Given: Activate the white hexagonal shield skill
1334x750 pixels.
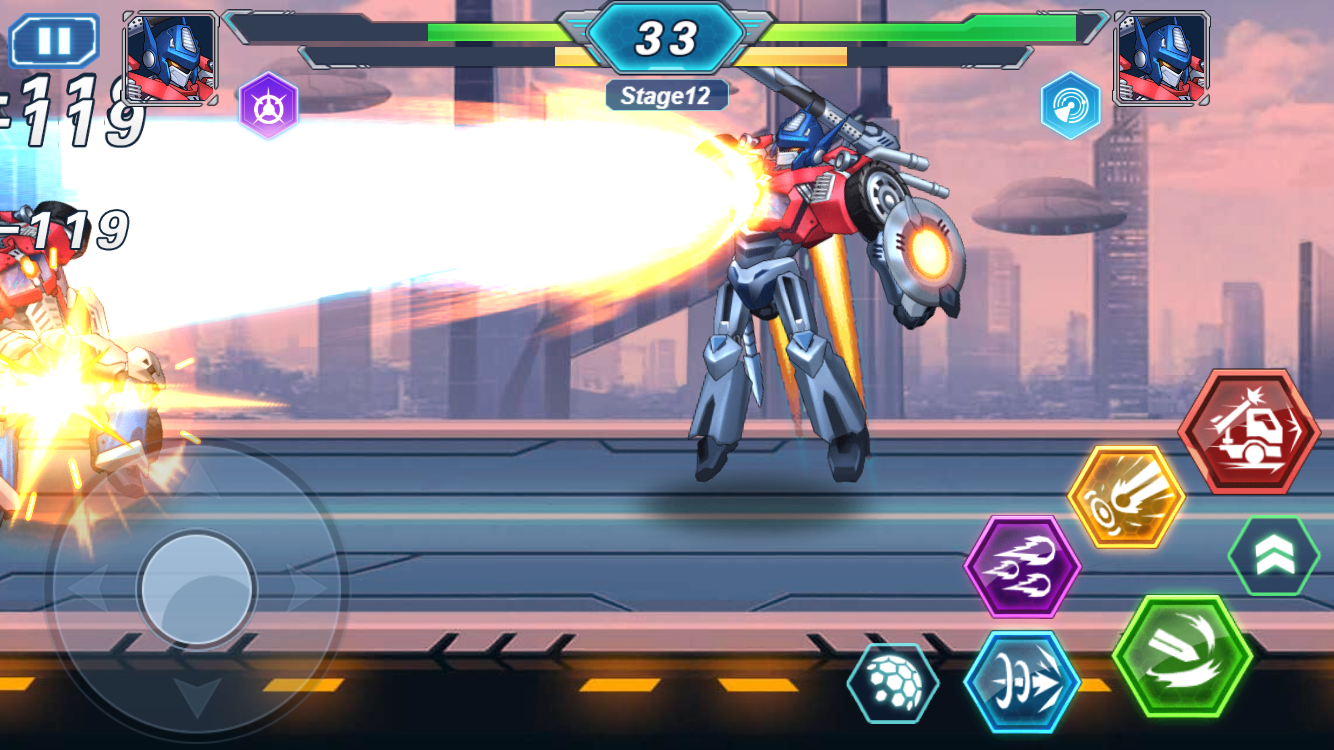Looking at the screenshot, I should [893, 682].
